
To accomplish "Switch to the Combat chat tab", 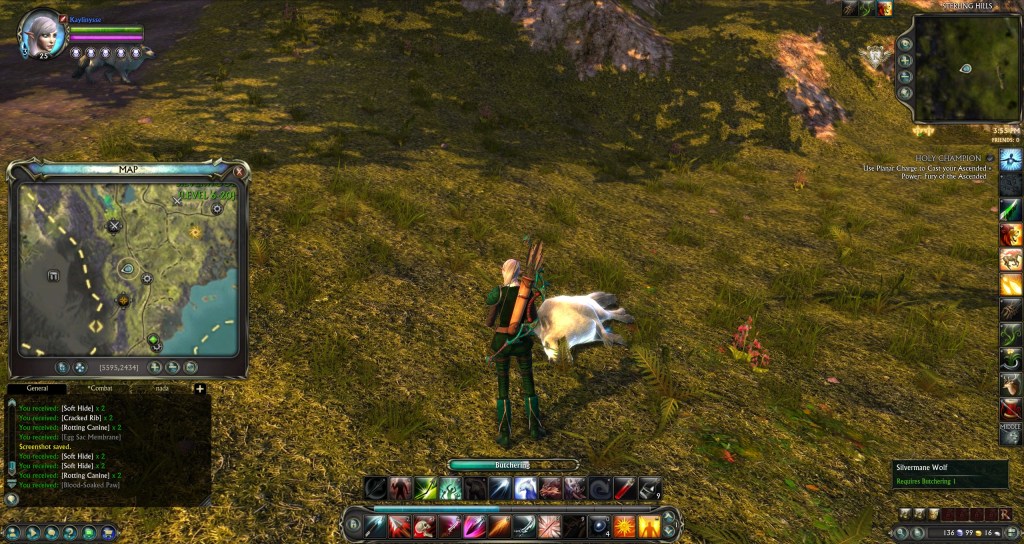I will (x=100, y=388).
